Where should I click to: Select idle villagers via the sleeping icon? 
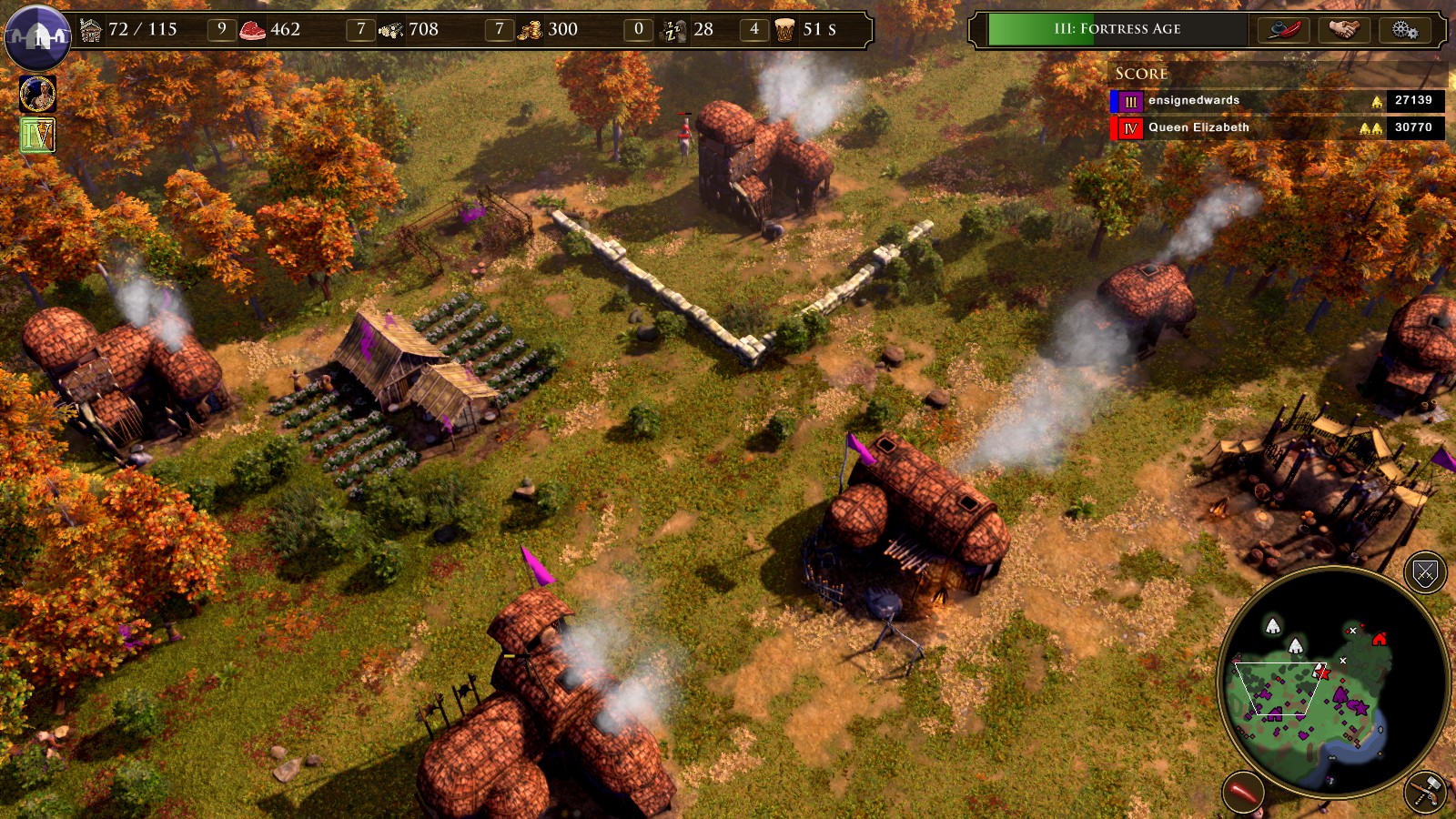[x=674, y=30]
